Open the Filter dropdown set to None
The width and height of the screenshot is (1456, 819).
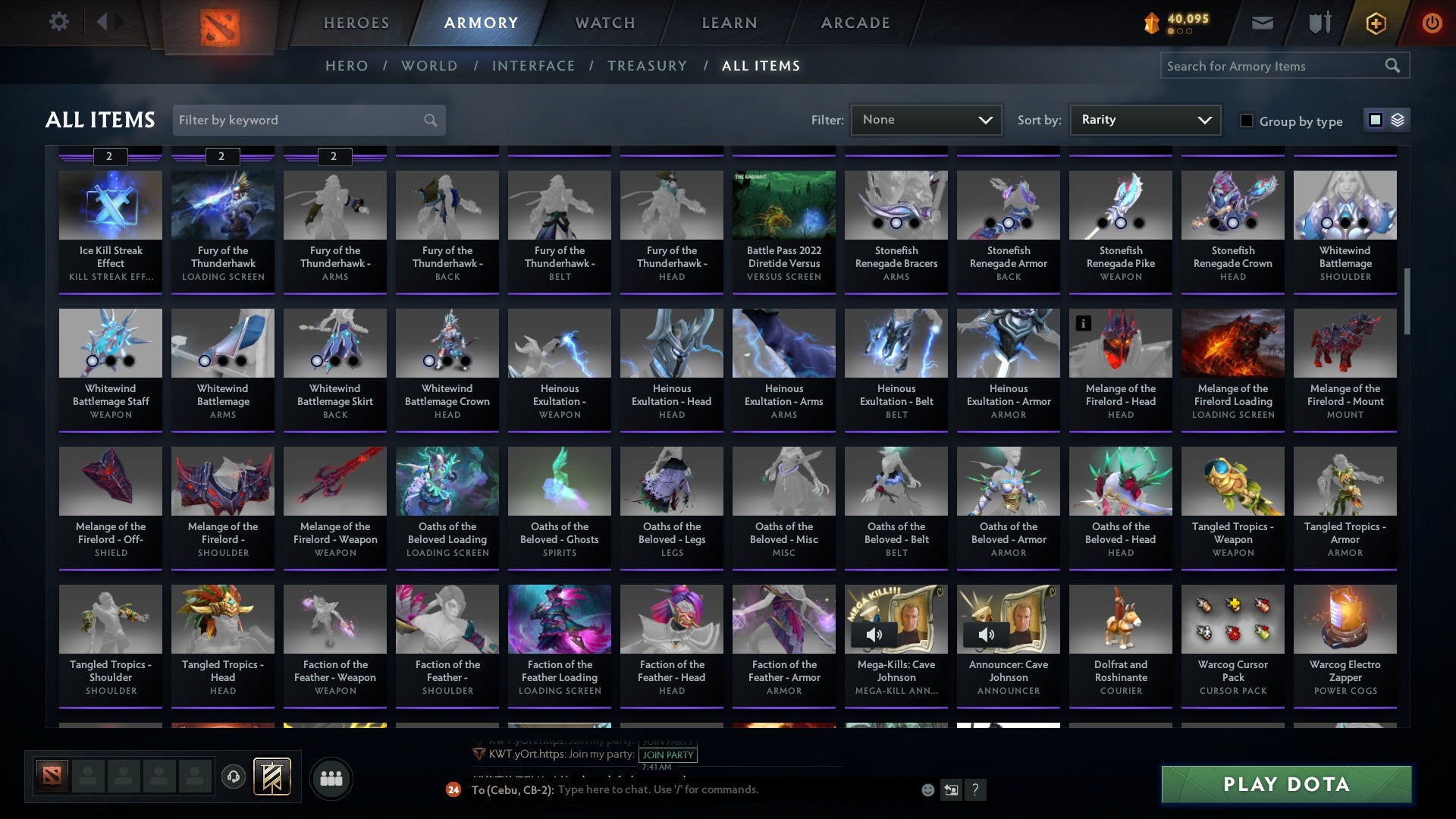click(x=926, y=119)
